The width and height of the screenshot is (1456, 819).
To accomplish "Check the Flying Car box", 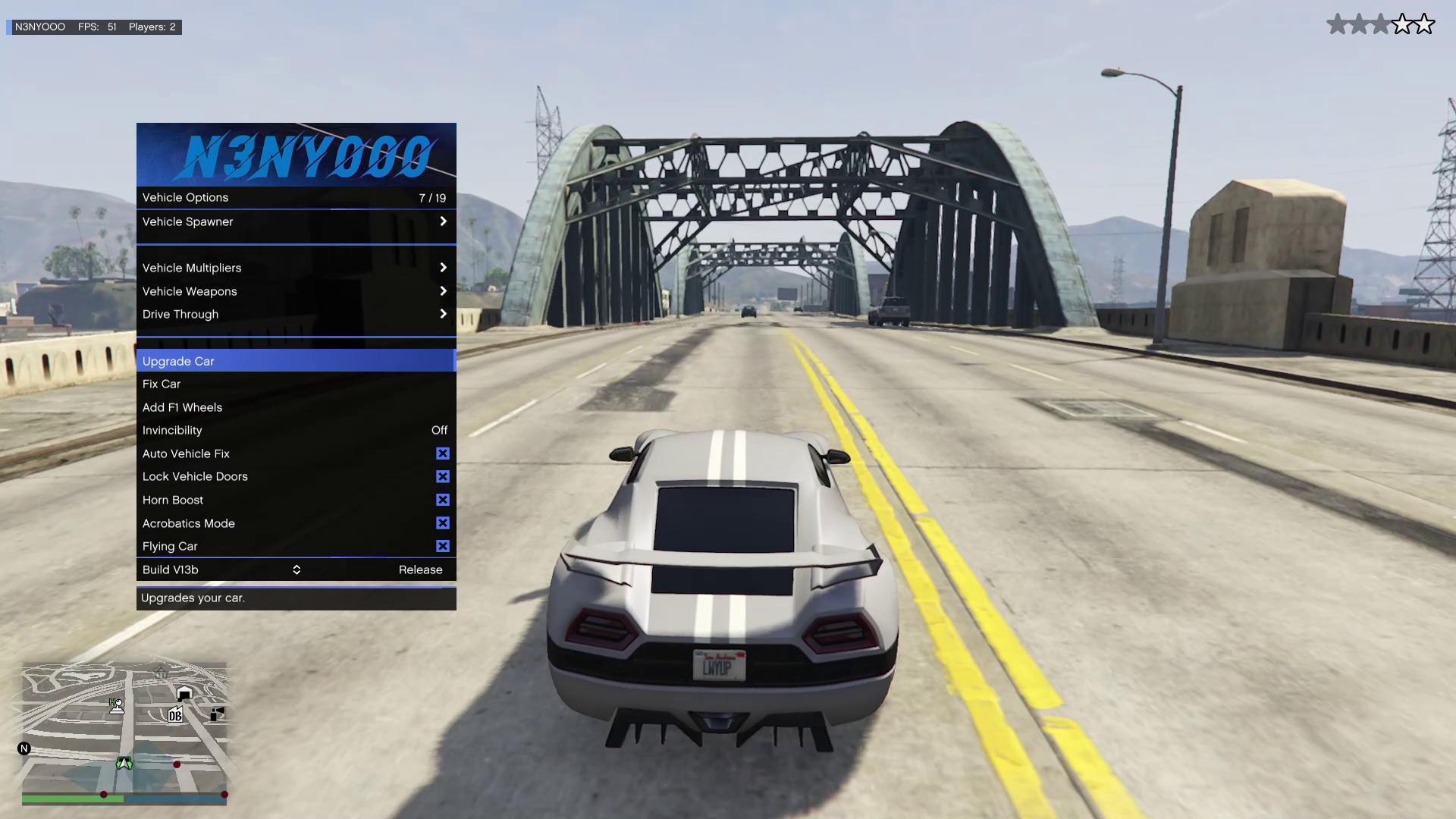I will 443,546.
